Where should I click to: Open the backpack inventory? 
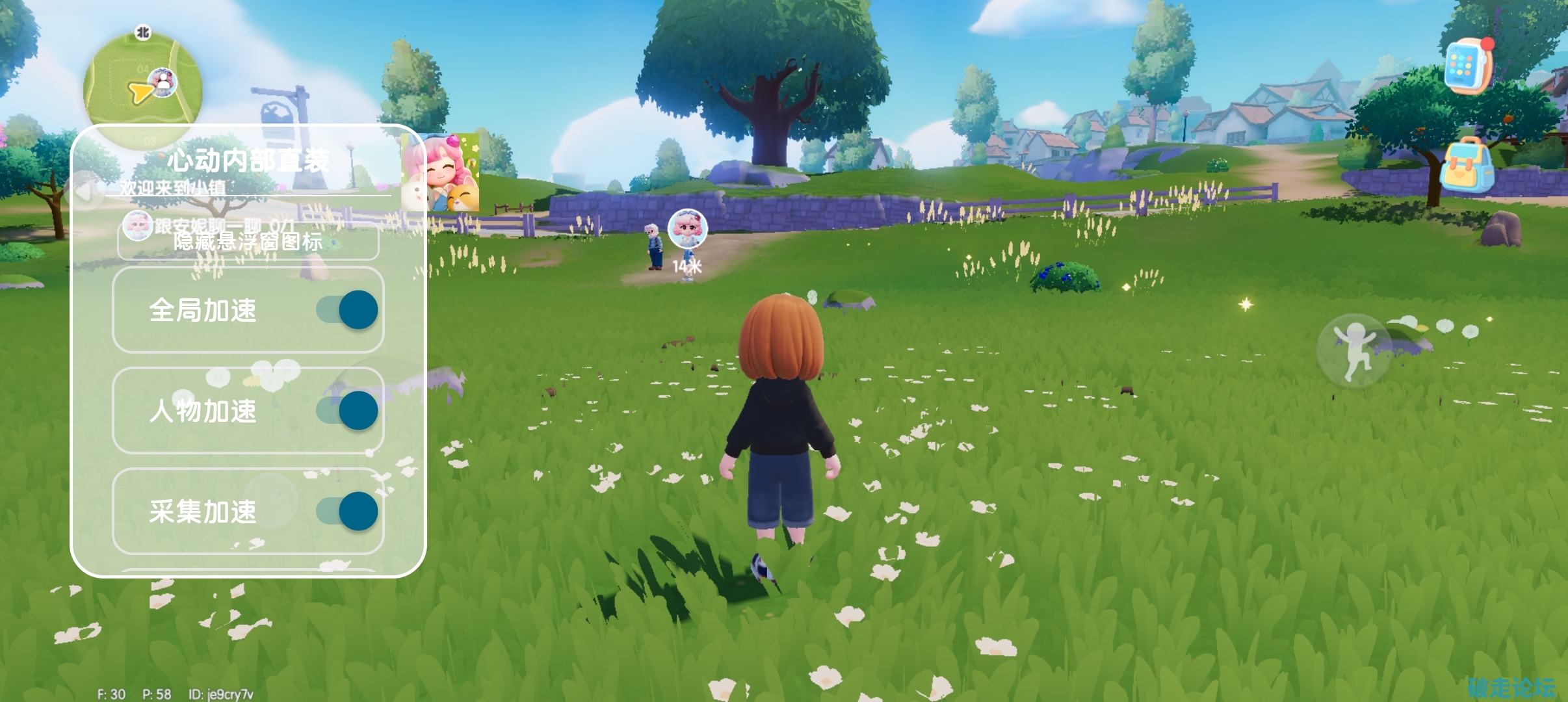pyautogui.click(x=1467, y=165)
